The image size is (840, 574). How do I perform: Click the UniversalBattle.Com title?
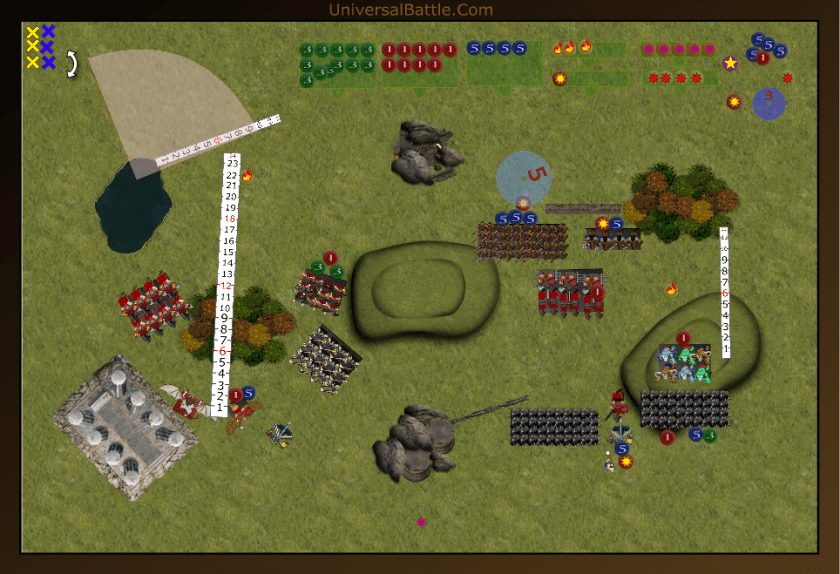(411, 10)
